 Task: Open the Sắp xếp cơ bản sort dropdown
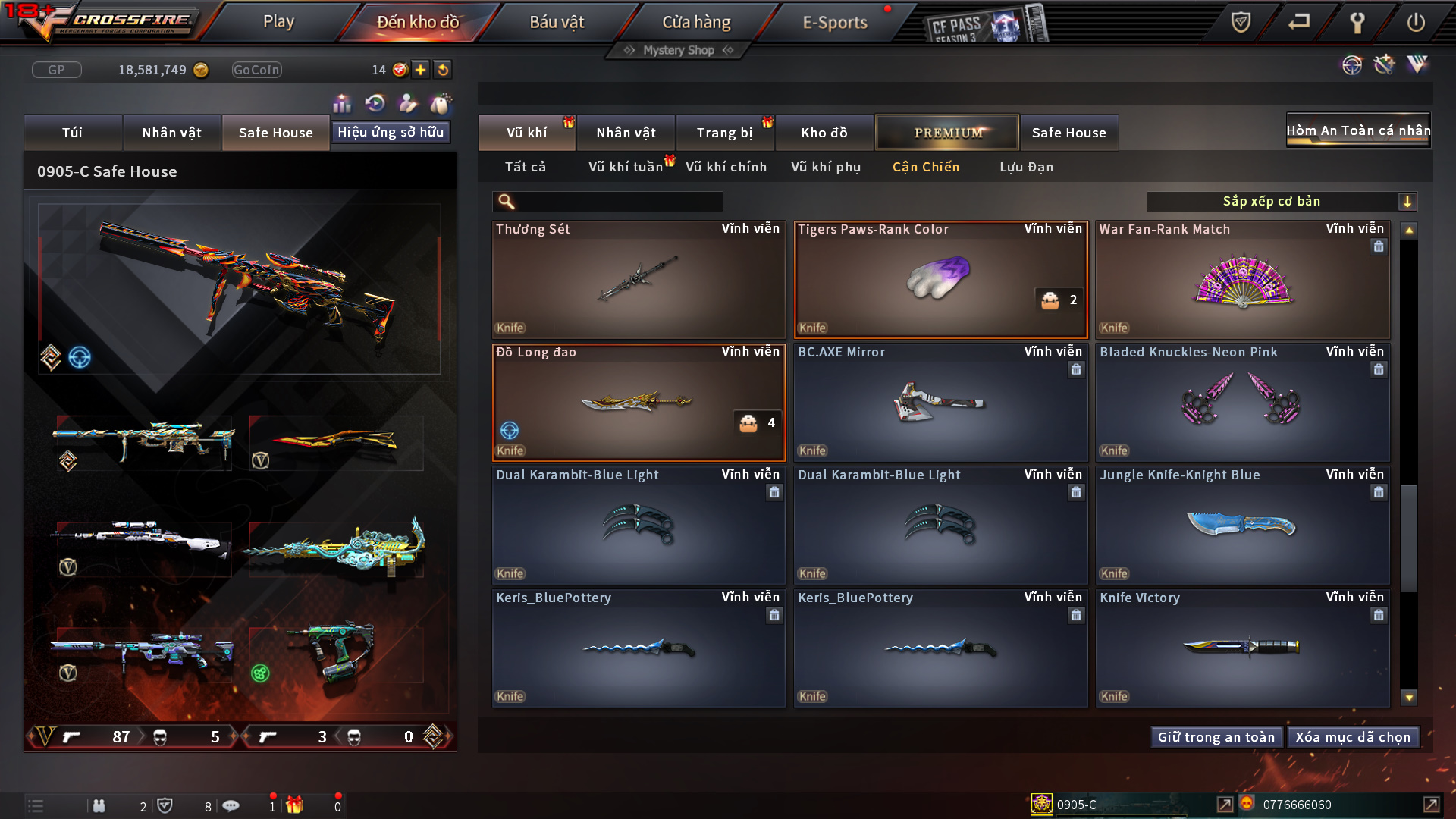coord(1281,202)
